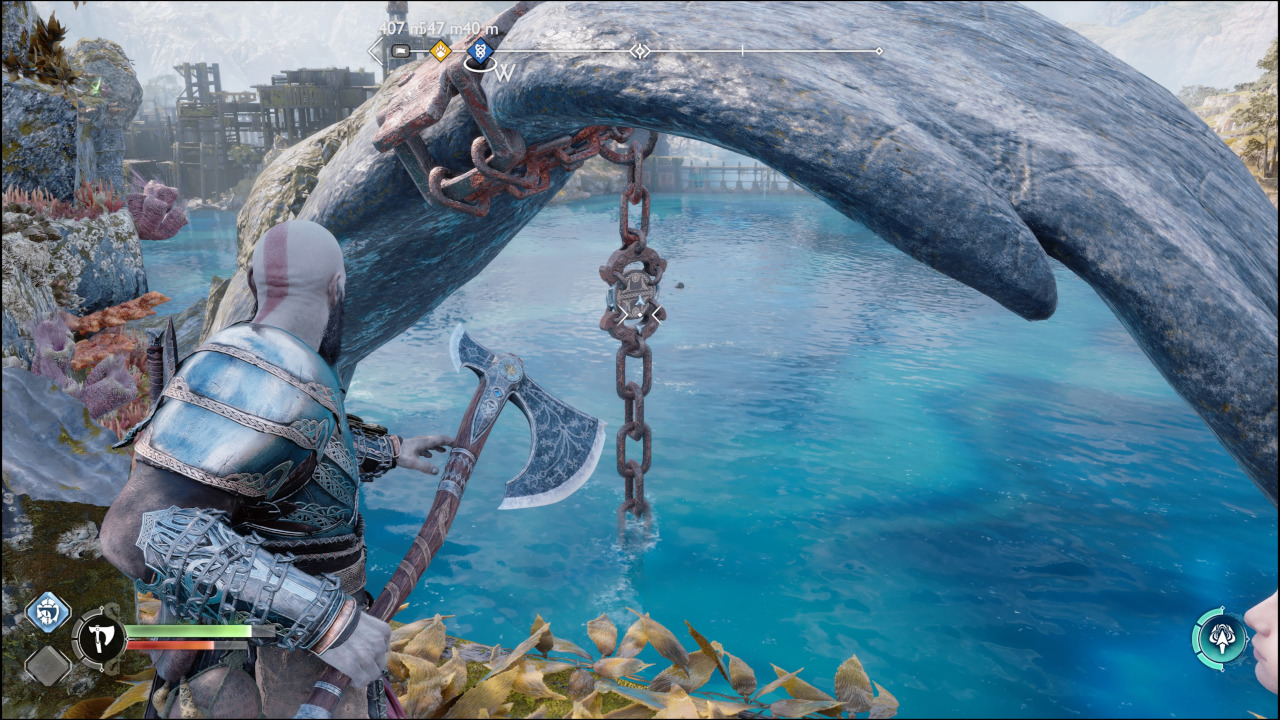This screenshot has width=1280, height=720.
Task: Click the boat dock marker on the compass
Action: click(x=399, y=50)
